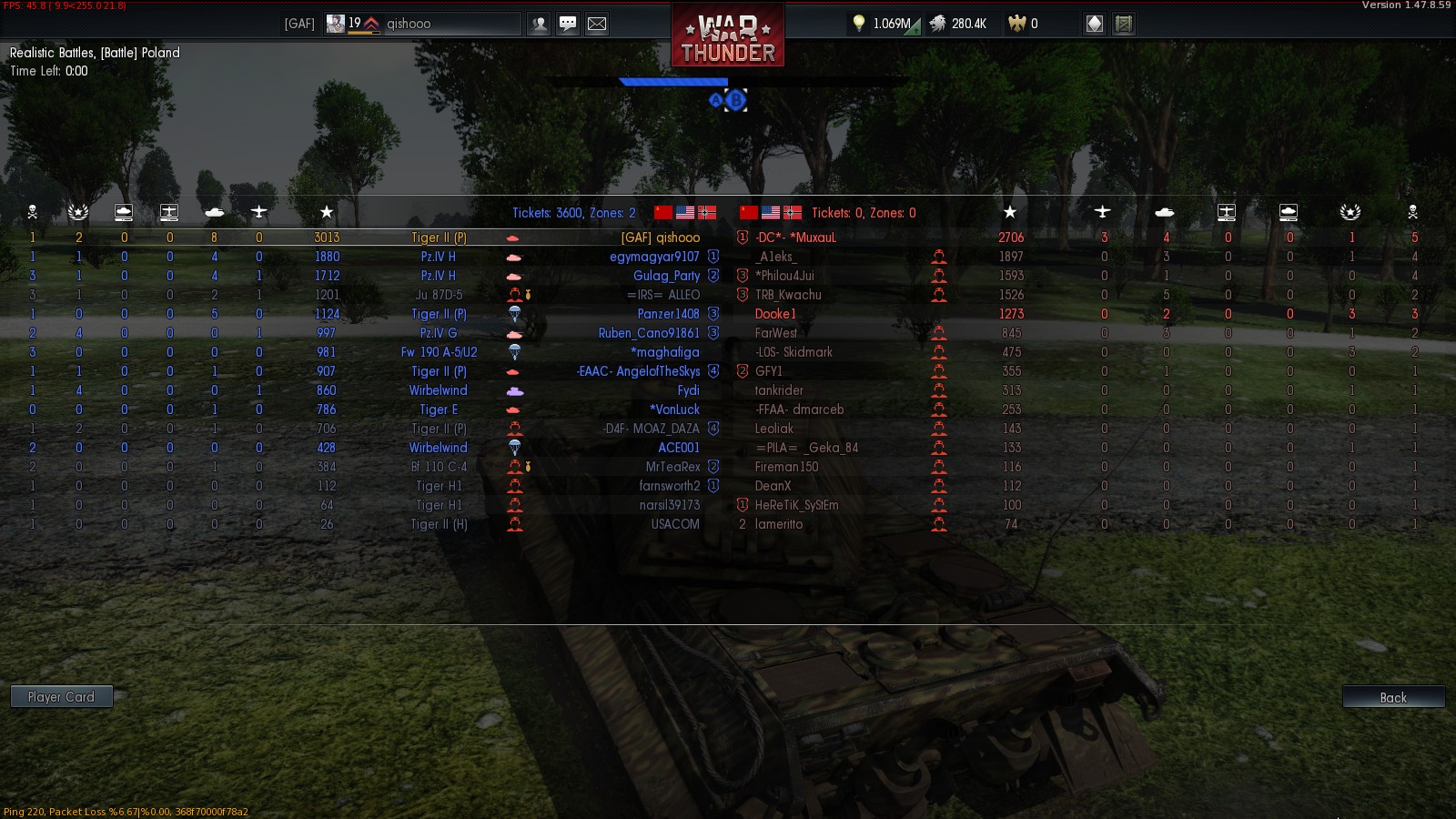Open the chat speech bubble icon

[568, 24]
